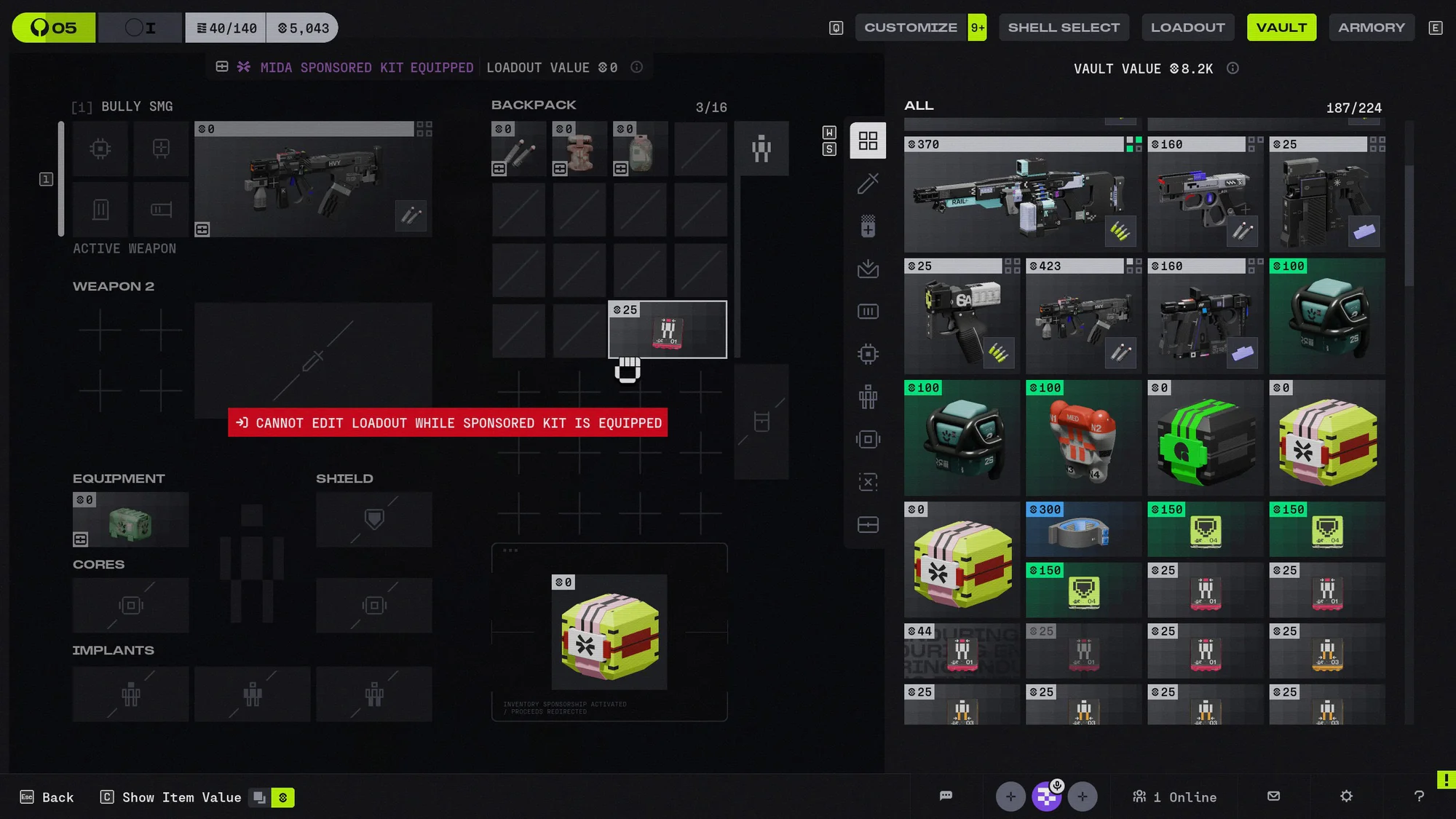1456x819 pixels.
Task: Click the Back button
Action: 48,797
